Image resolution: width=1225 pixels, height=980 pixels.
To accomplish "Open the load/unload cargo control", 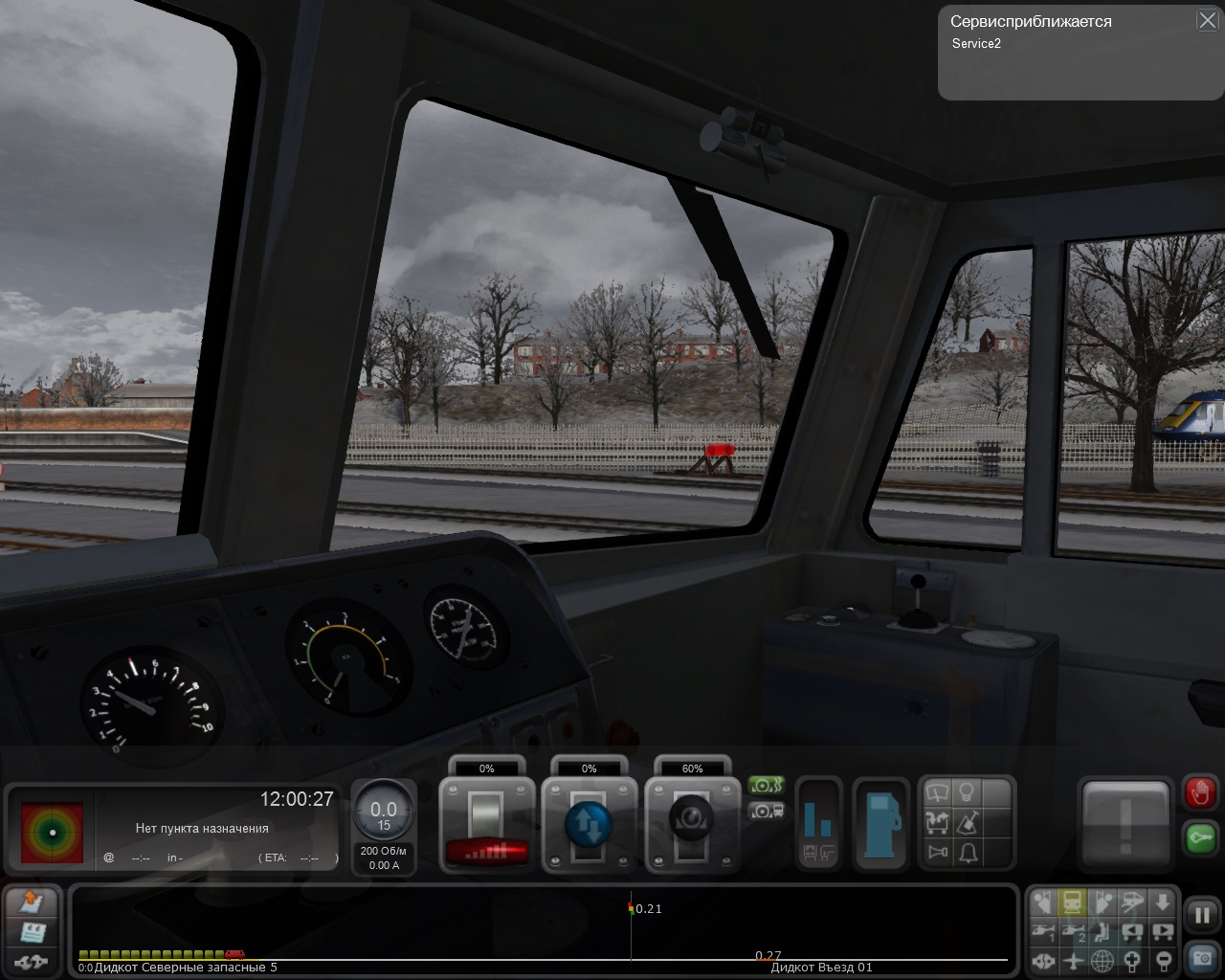I will [x=937, y=822].
